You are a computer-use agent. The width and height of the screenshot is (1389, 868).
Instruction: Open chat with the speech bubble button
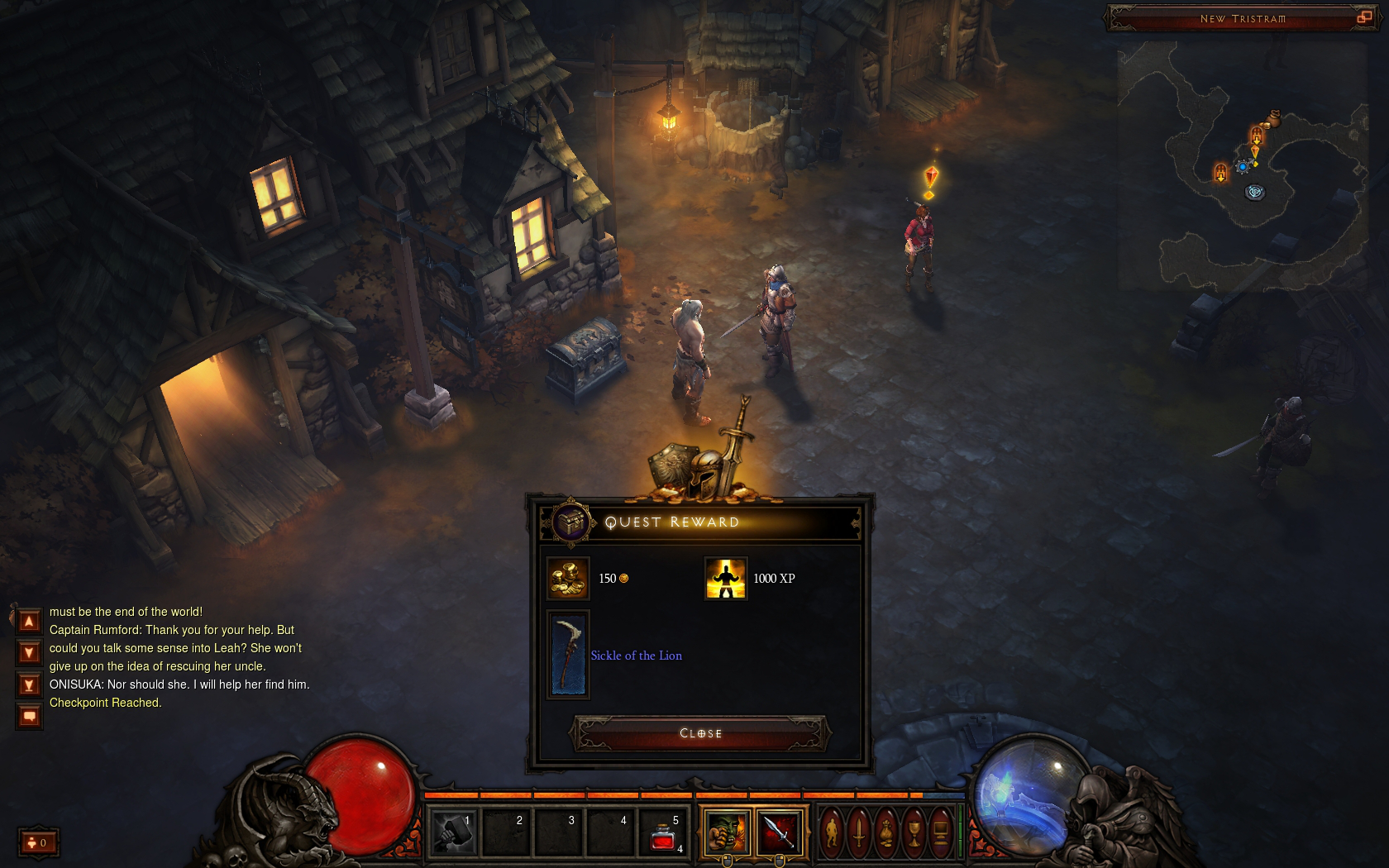pyautogui.click(x=29, y=717)
